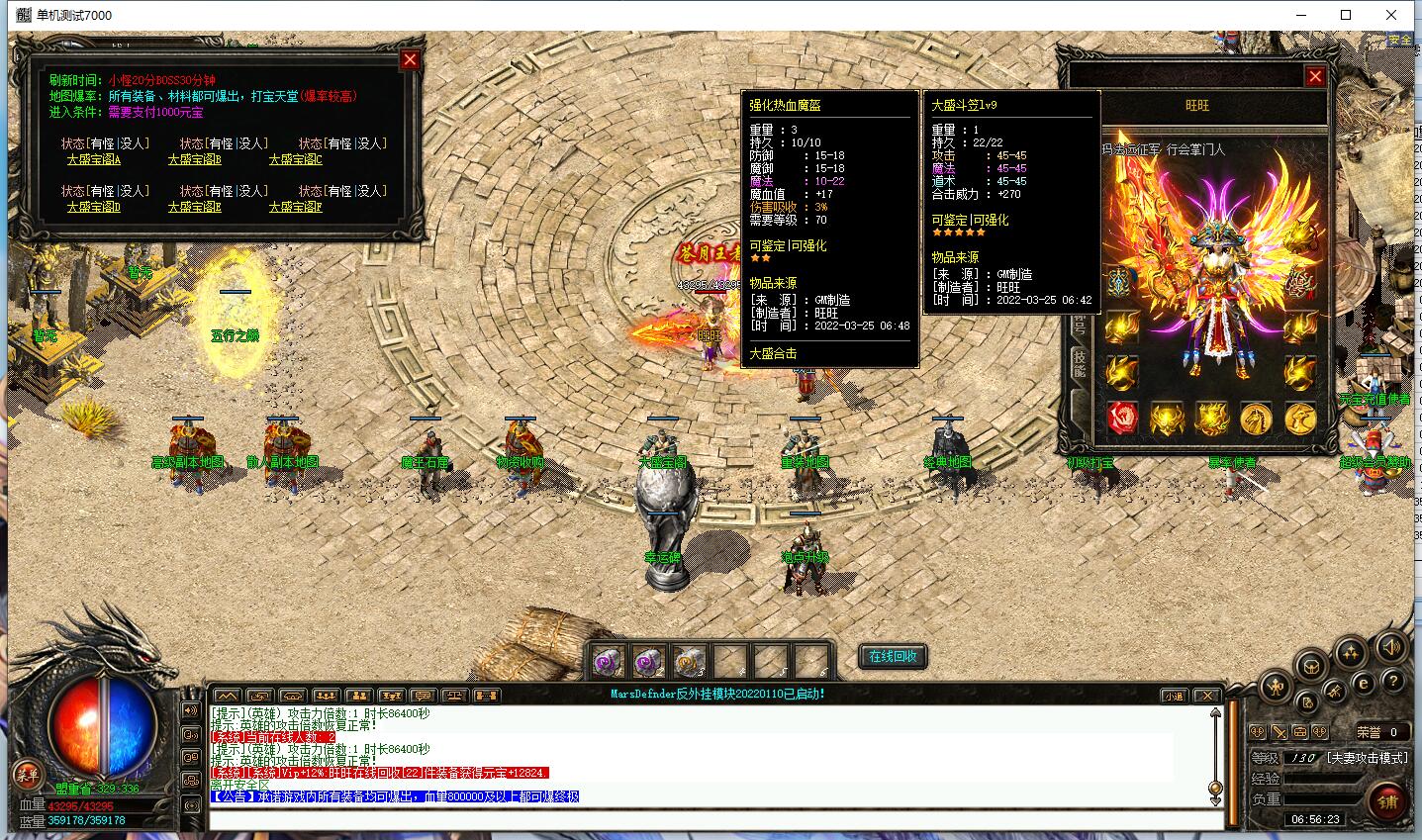Use the orange scroll hotbar slot
This screenshot has width=1422, height=840.
689,660
